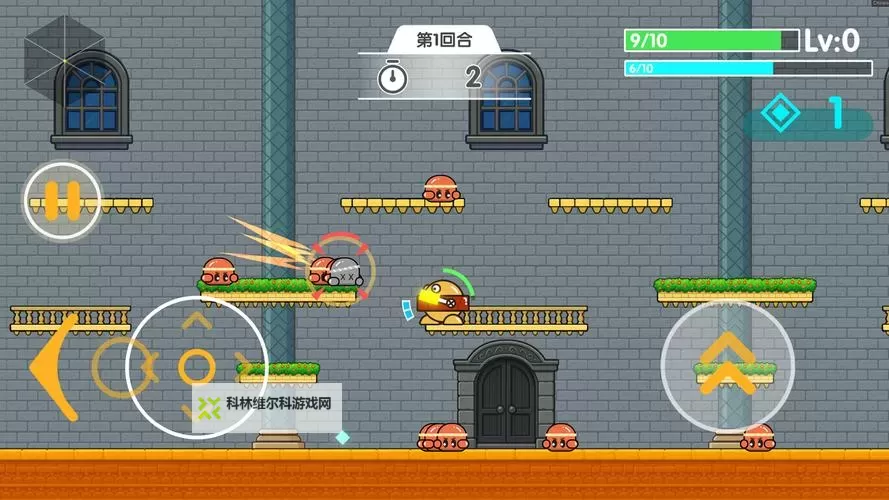Image resolution: width=889 pixels, height=500 pixels.
Task: Click the faint hexagon icon
Action: pyautogui.click(x=64, y=53)
